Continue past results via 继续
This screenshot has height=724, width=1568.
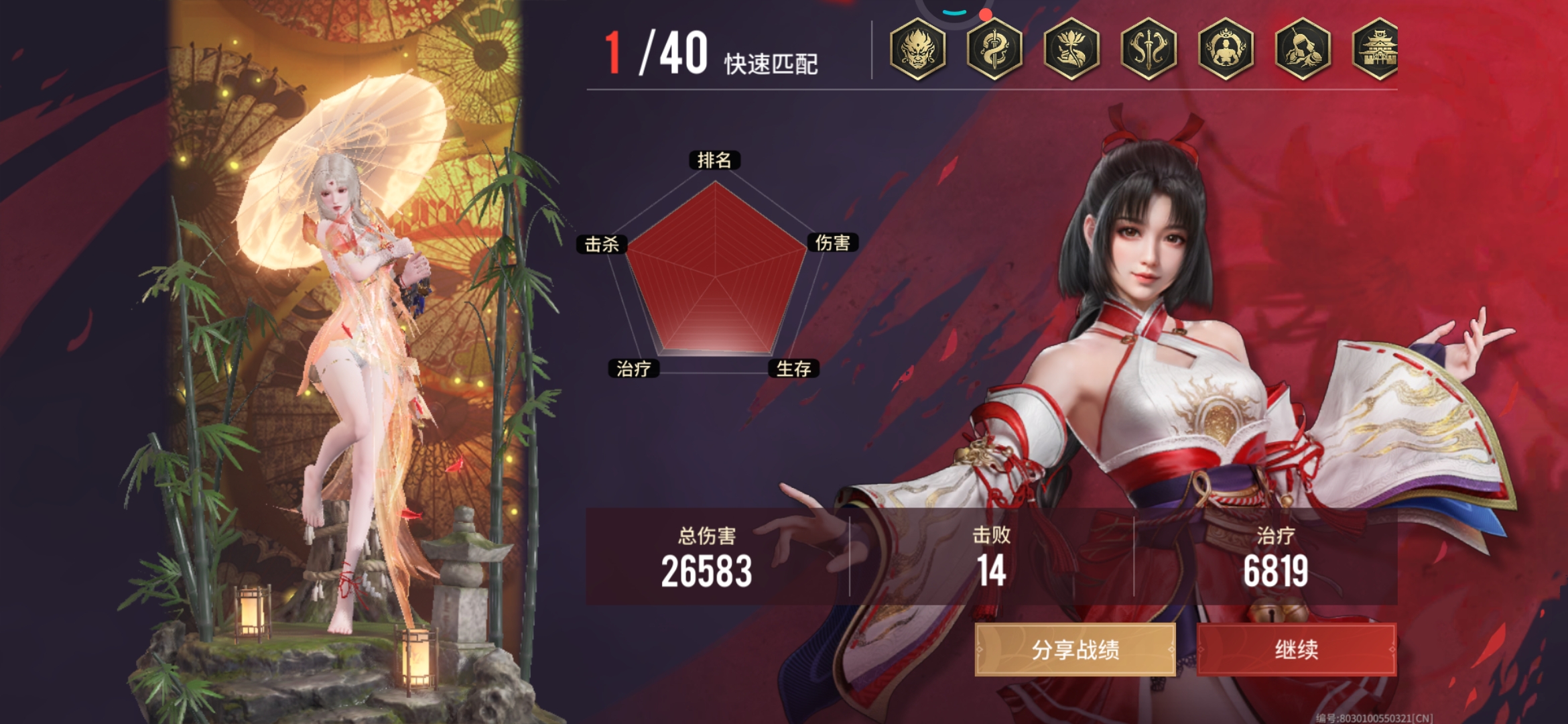click(x=1296, y=649)
